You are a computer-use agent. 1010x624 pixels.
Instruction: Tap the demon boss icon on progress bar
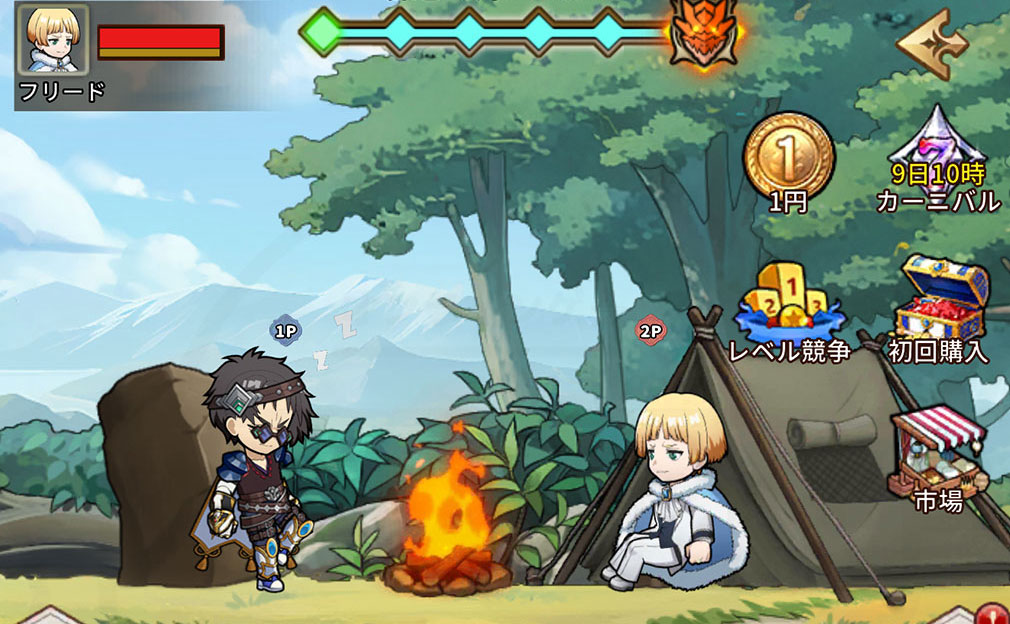coord(705,33)
